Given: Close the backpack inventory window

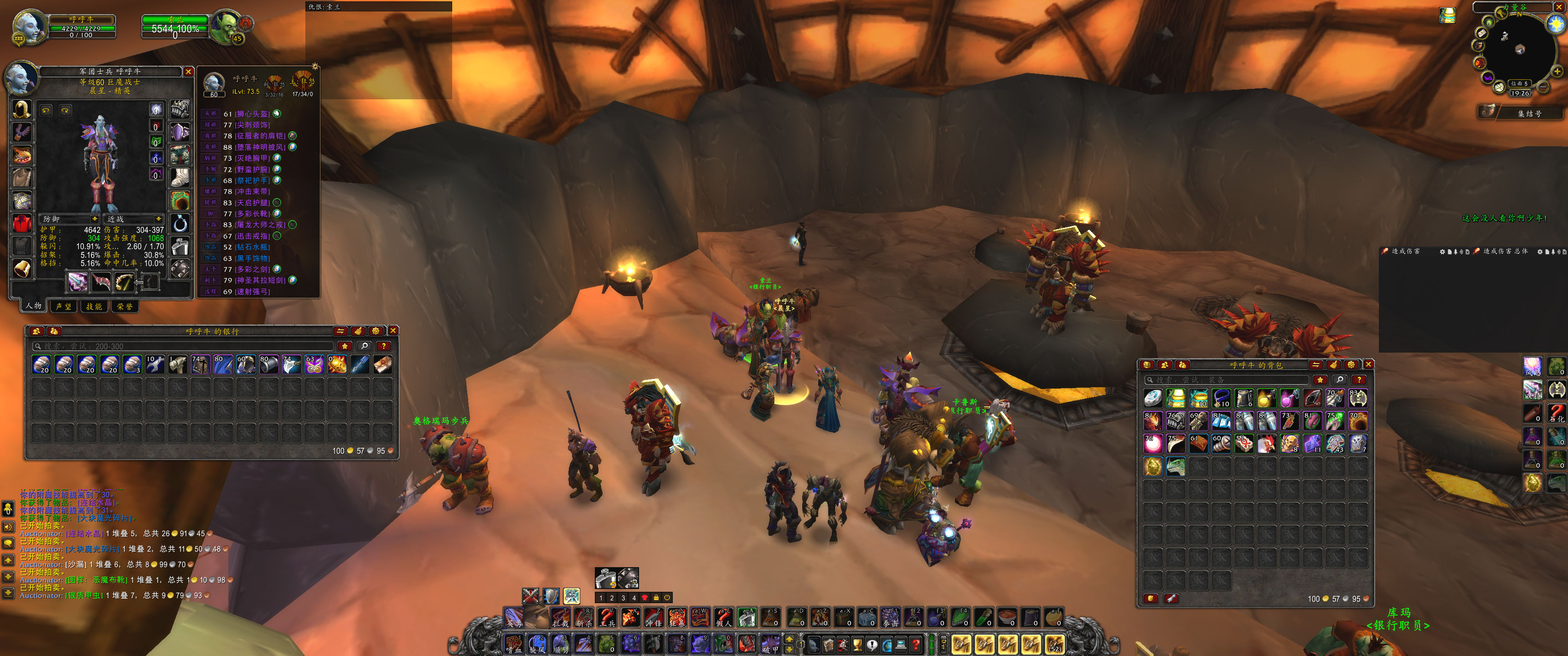Looking at the screenshot, I should (1368, 364).
